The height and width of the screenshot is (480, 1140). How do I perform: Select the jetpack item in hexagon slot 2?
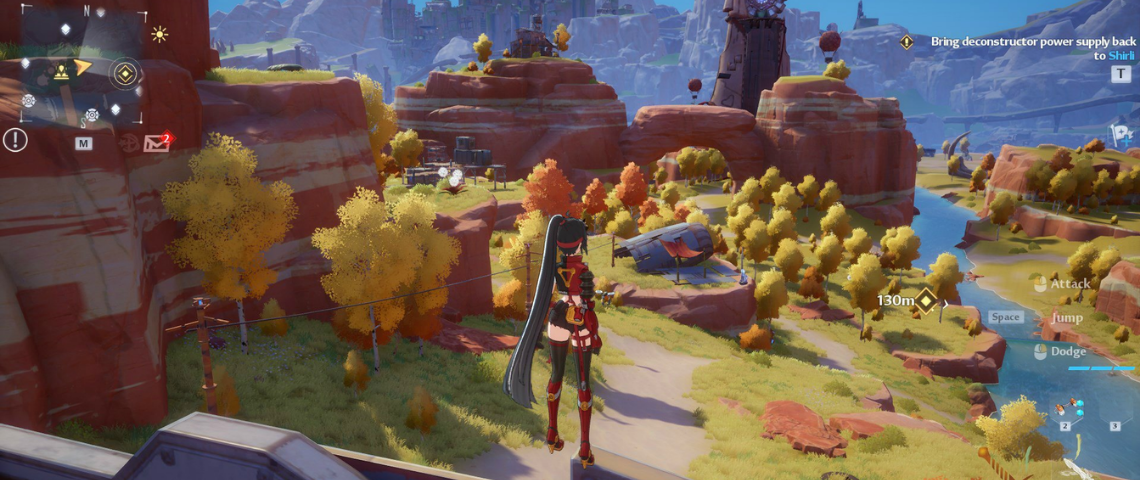(1069, 408)
